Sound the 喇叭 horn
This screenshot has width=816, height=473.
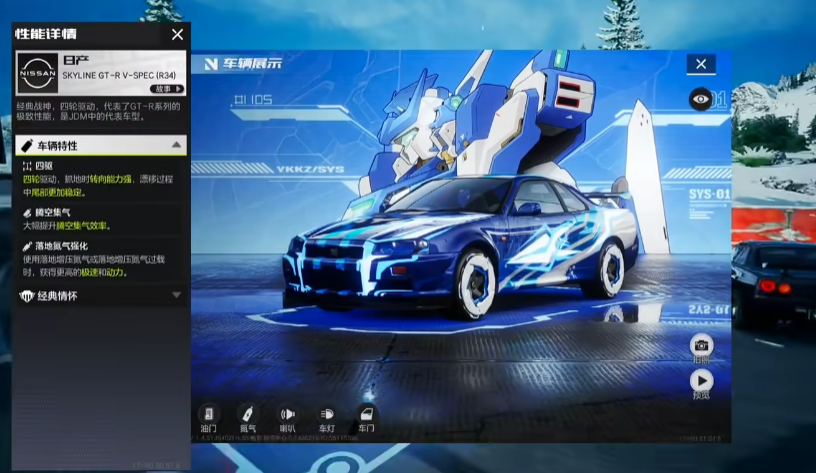[x=287, y=414]
